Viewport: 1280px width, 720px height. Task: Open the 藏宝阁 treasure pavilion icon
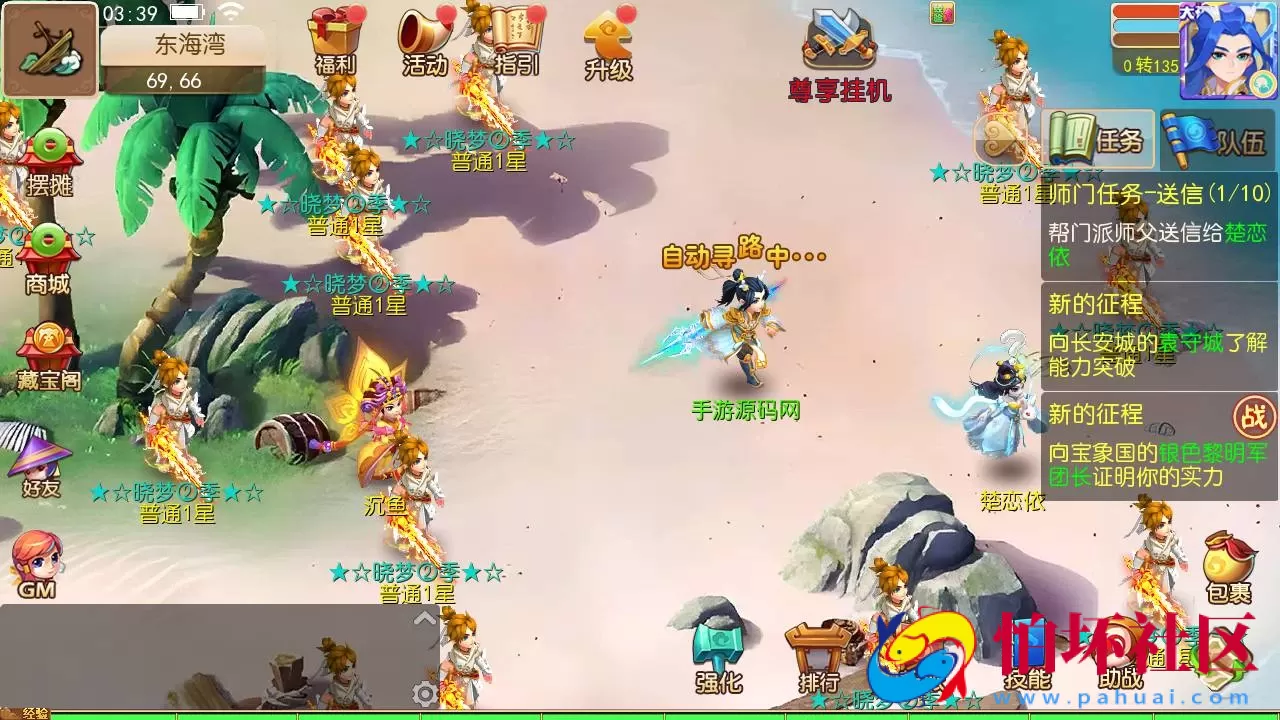click(48, 345)
